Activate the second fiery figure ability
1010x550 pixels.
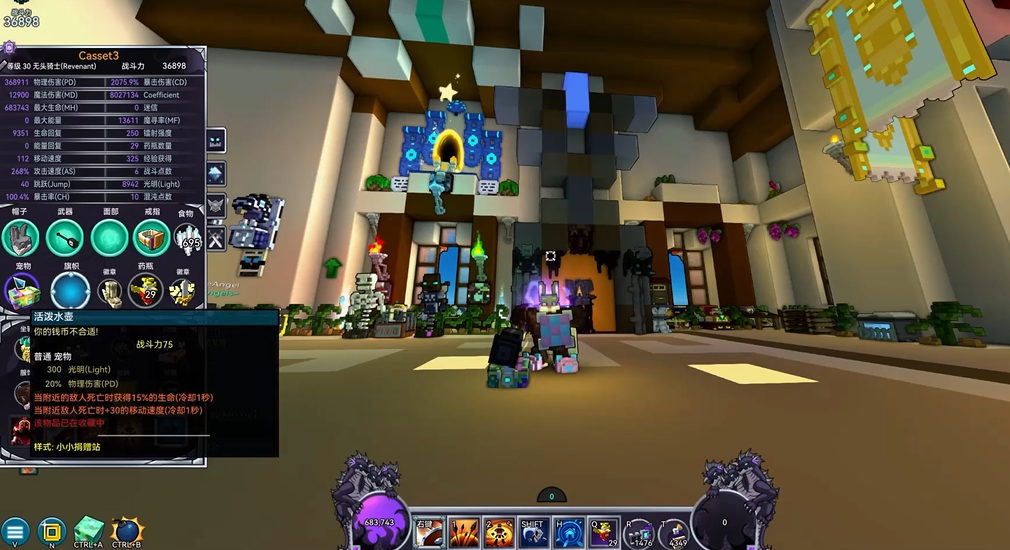pyautogui.click(x=499, y=532)
